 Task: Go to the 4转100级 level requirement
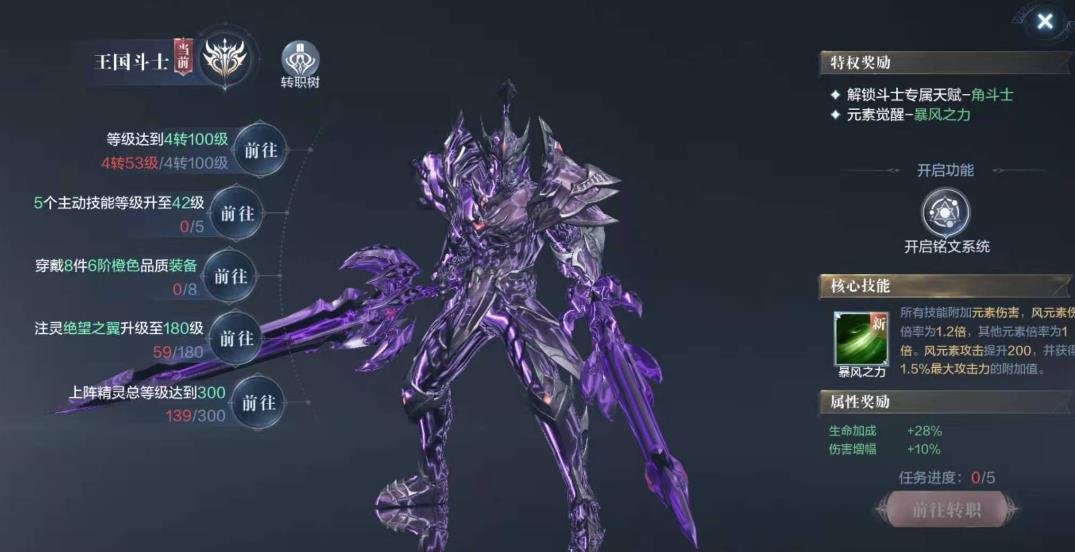(x=261, y=150)
